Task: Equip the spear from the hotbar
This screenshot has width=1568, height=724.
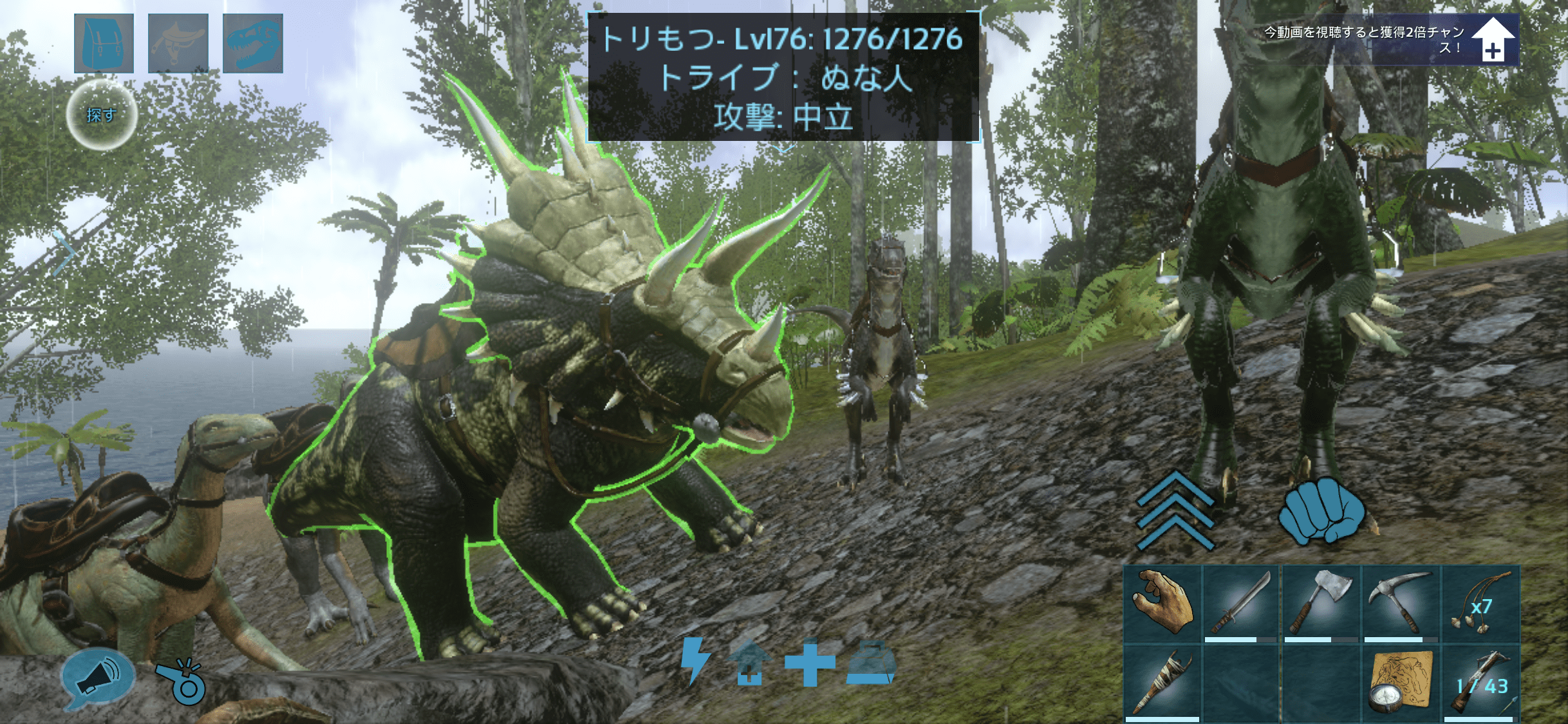Action: click(x=1162, y=683)
